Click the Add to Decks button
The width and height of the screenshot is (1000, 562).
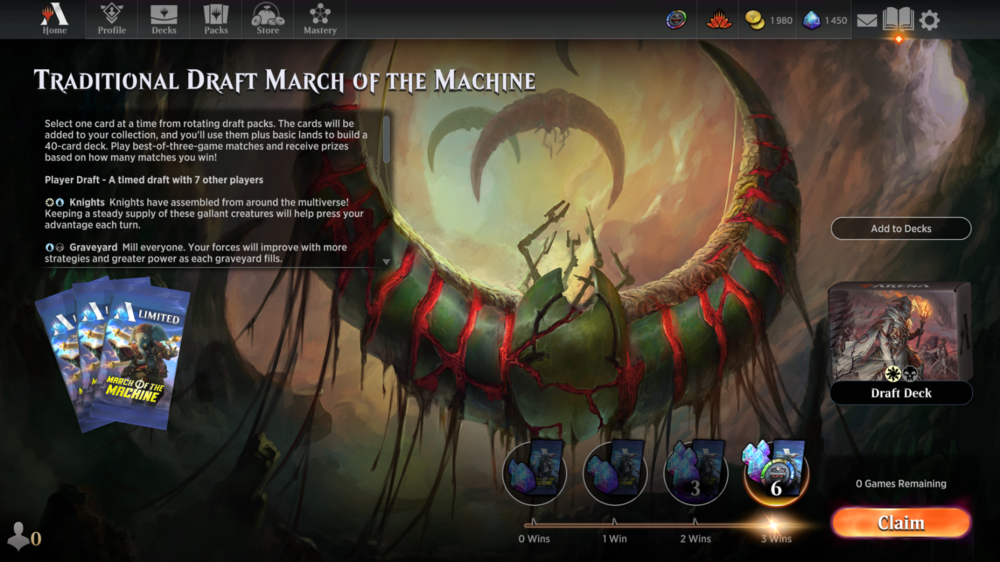(900, 229)
